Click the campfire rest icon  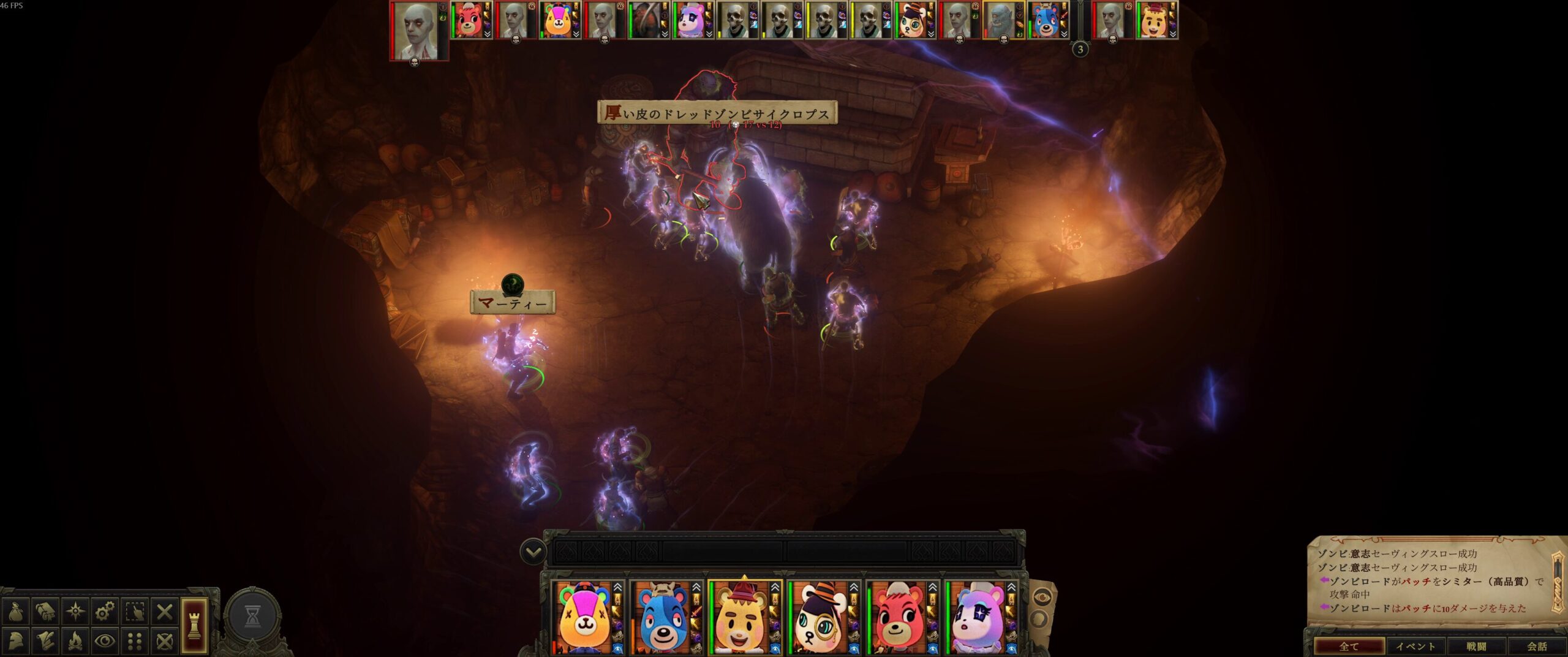75,641
